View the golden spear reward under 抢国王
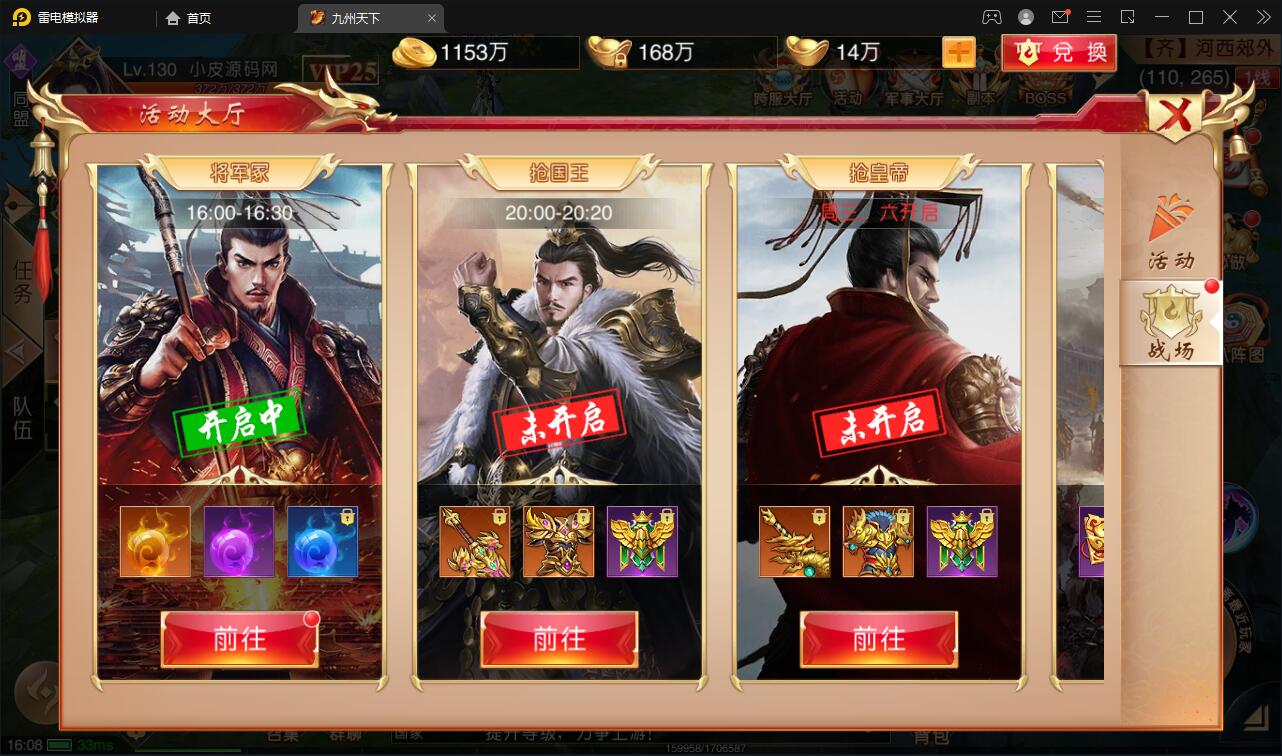The width and height of the screenshot is (1282, 756). 475,542
